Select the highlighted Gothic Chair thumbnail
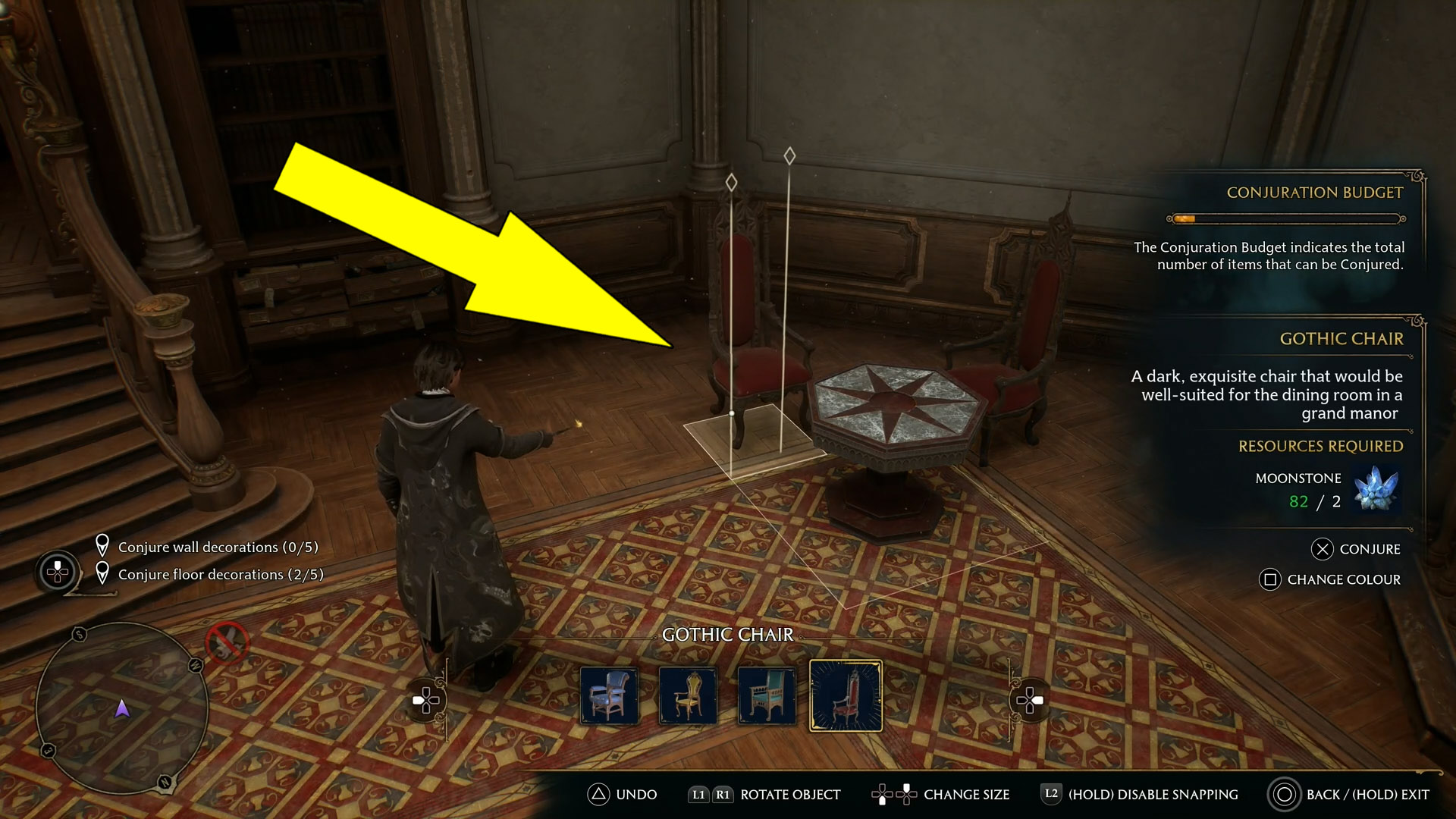 tap(846, 695)
